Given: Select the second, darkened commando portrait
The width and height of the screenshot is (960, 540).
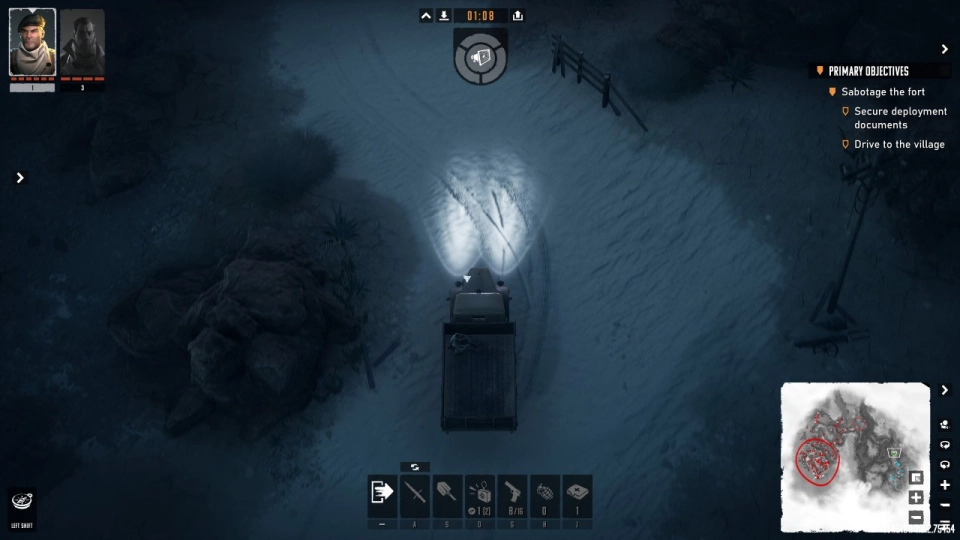Looking at the screenshot, I should click(x=82, y=43).
